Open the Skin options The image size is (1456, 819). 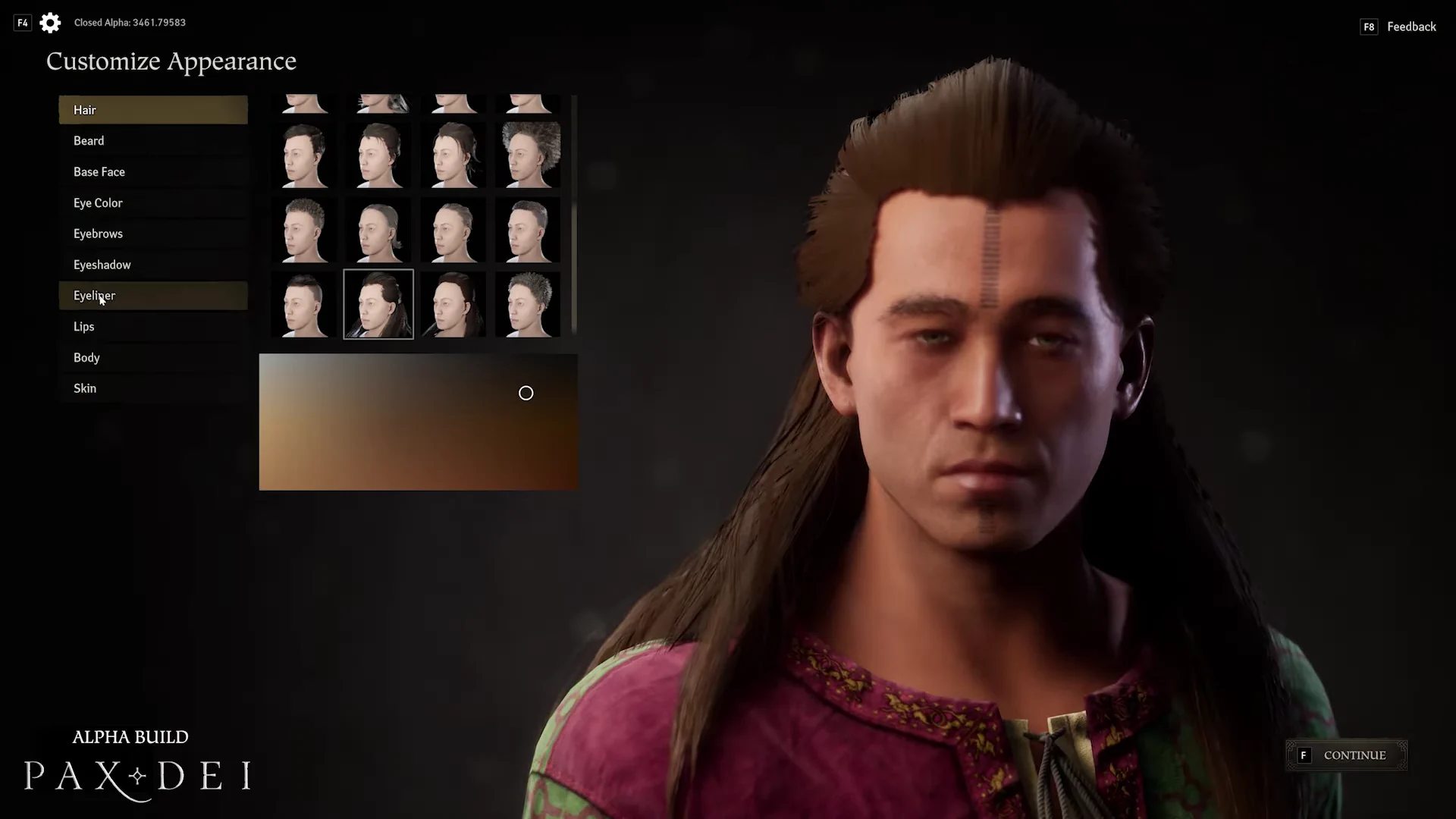pyautogui.click(x=152, y=388)
